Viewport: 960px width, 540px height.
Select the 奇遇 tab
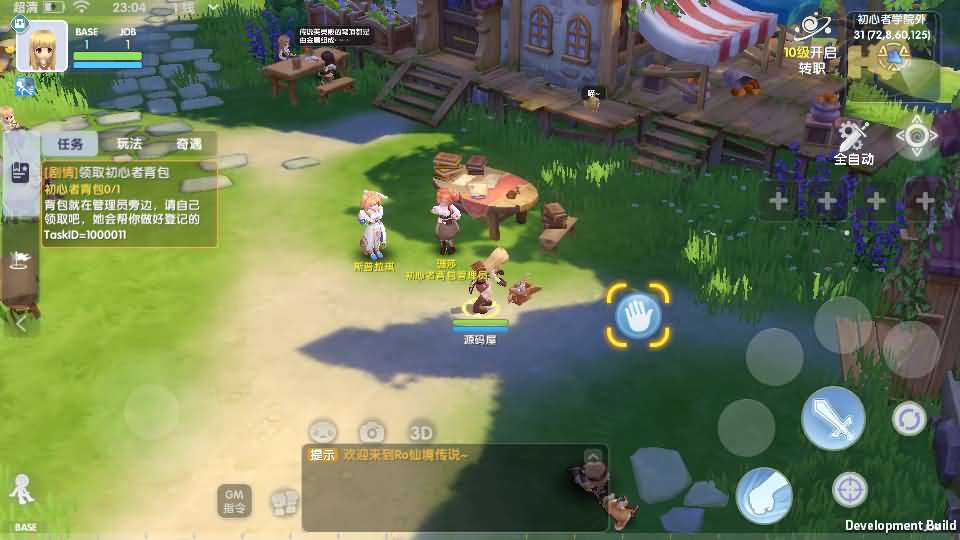(x=189, y=144)
